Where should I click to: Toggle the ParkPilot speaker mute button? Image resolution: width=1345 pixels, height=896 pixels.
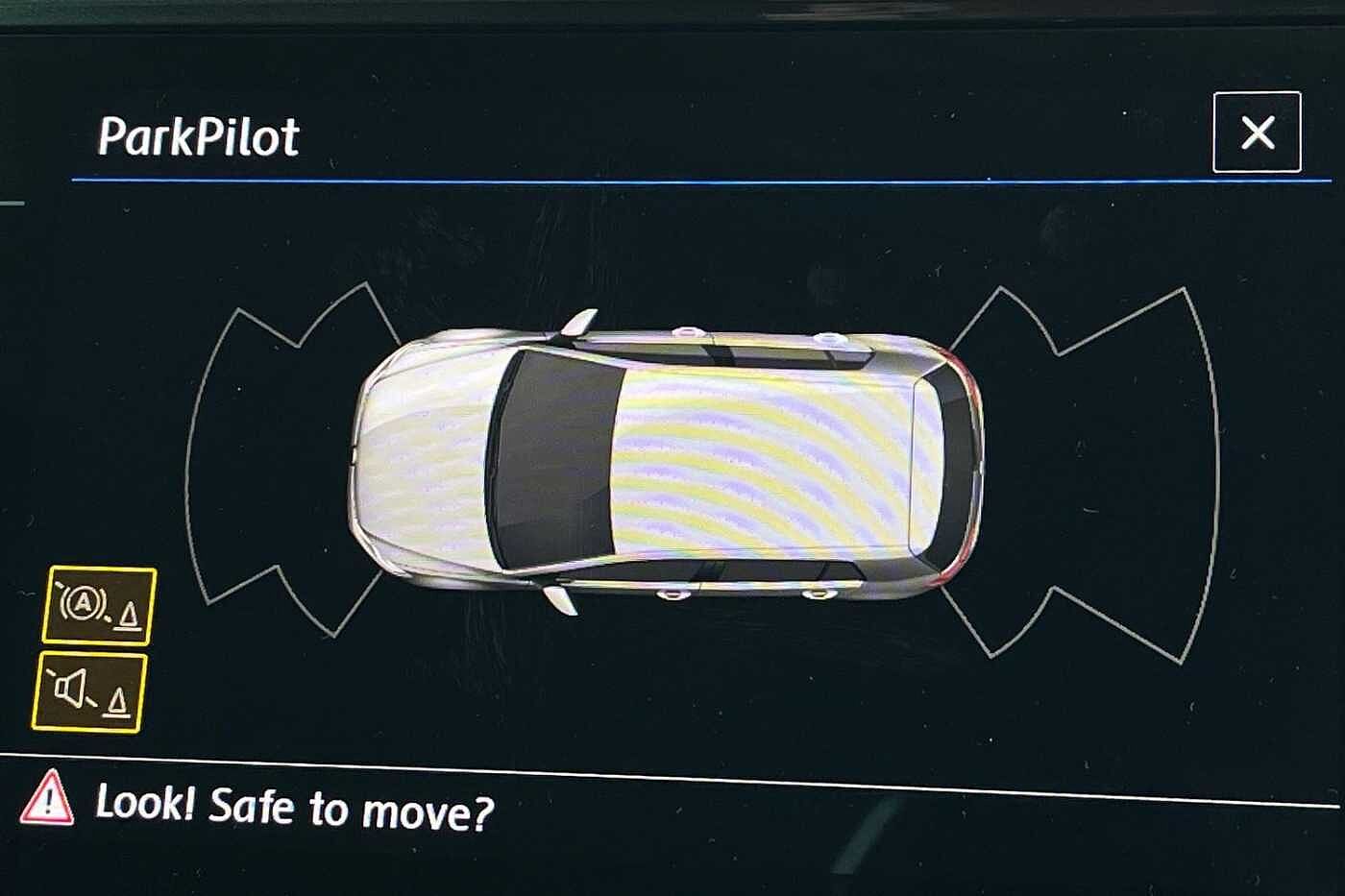(x=89, y=691)
